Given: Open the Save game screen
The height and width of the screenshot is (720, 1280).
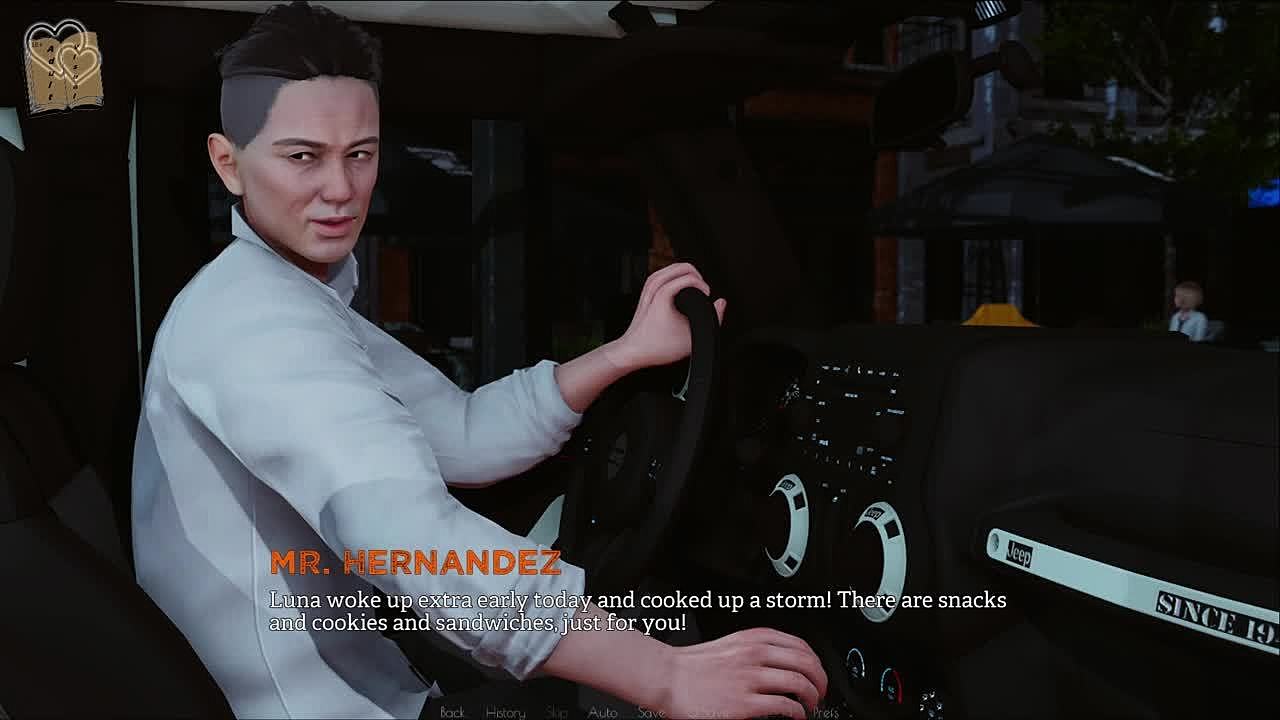Looking at the screenshot, I should click(650, 712).
